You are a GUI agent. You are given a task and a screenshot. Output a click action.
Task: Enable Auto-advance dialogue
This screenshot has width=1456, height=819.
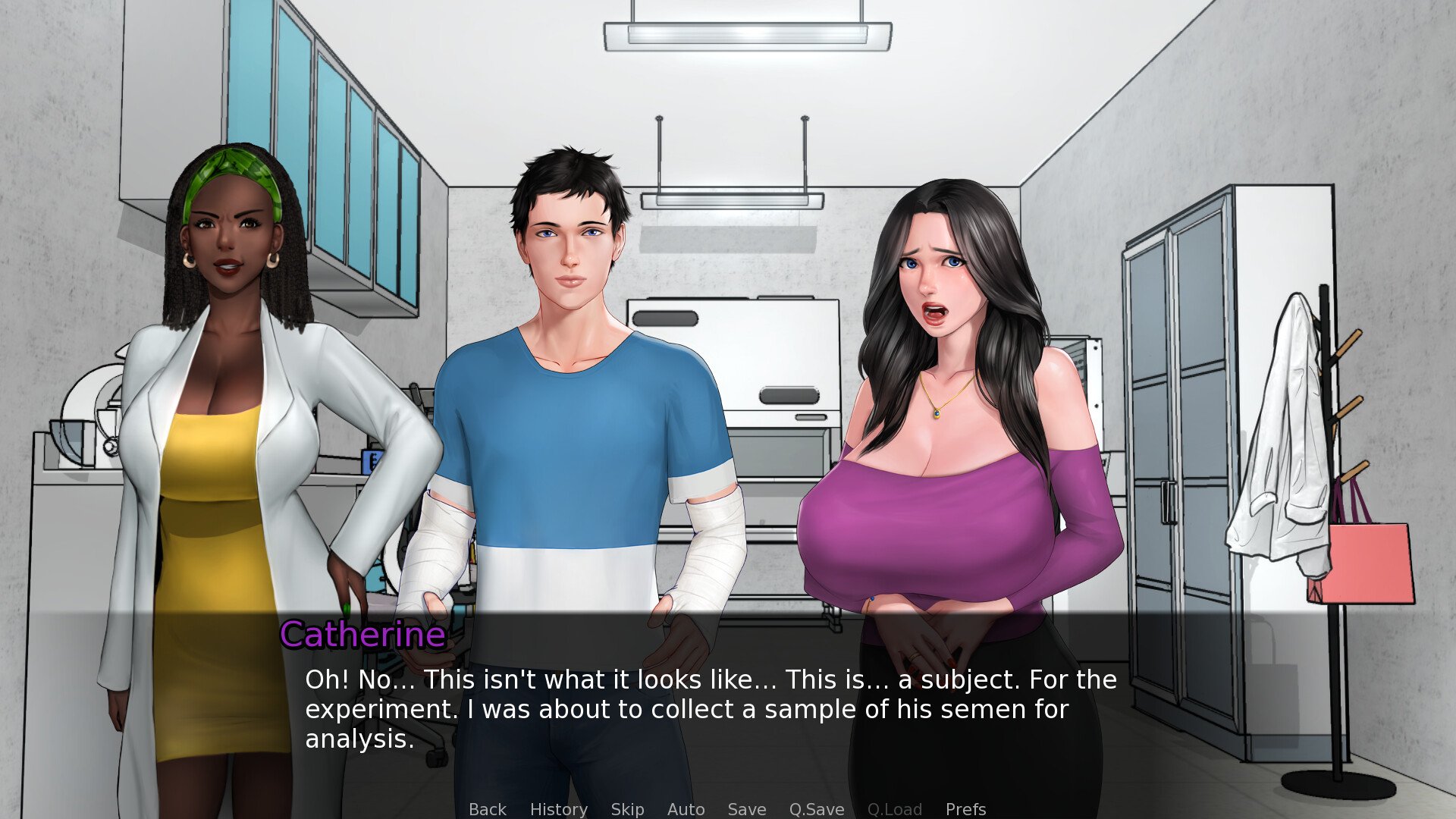(686, 809)
